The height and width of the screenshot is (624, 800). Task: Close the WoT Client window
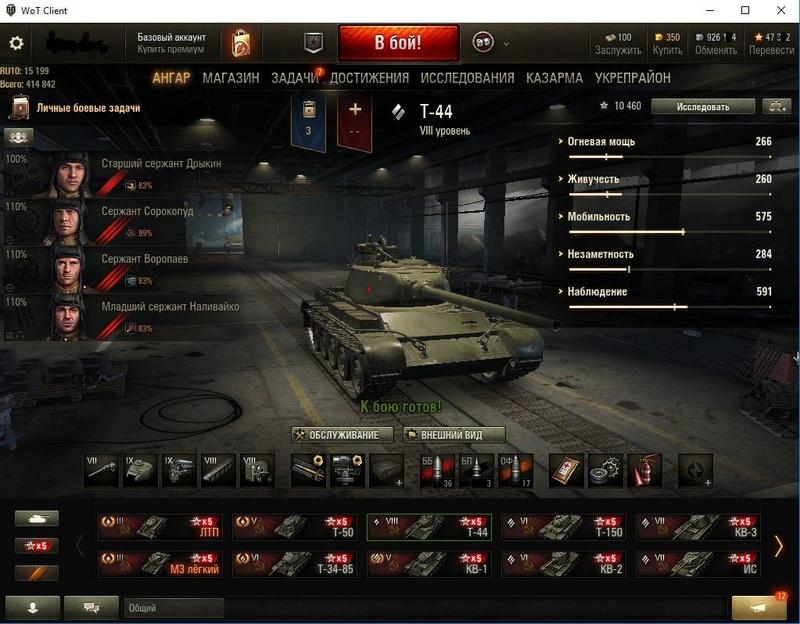tap(778, 10)
